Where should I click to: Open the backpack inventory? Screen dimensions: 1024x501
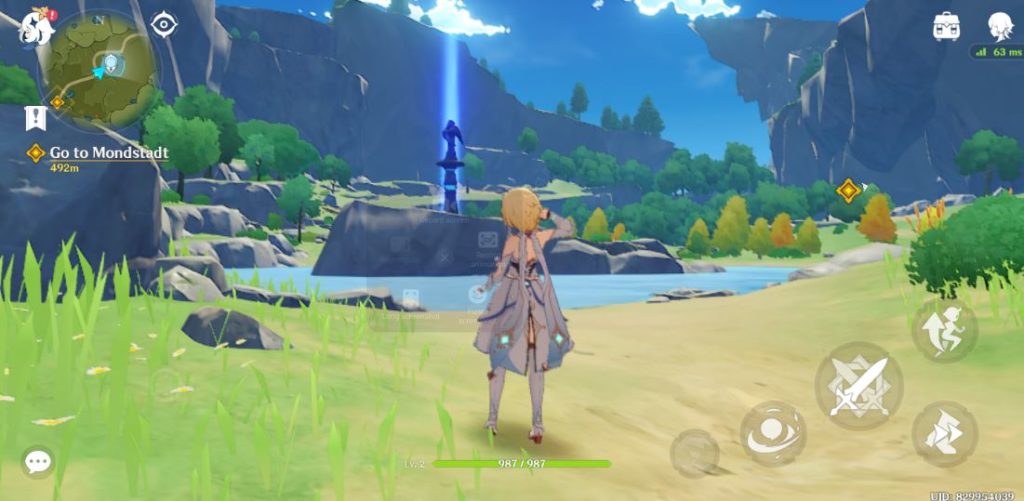pos(946,26)
